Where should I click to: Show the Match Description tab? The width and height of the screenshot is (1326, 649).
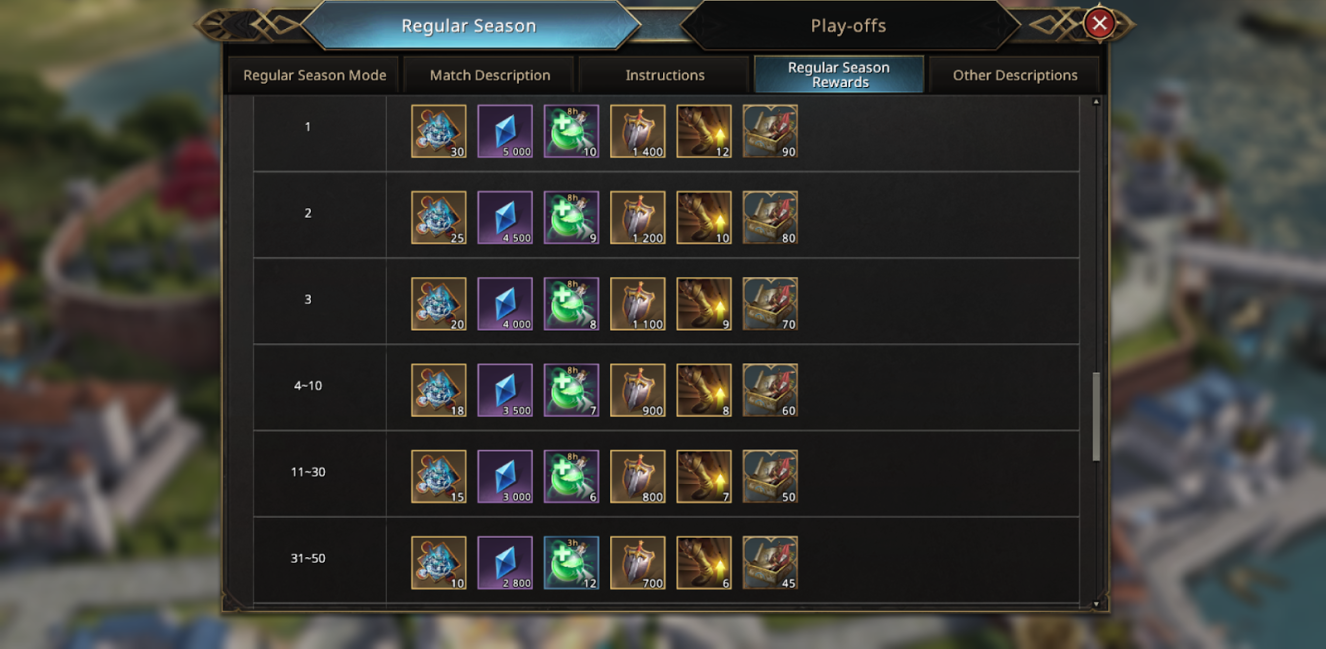coord(490,75)
